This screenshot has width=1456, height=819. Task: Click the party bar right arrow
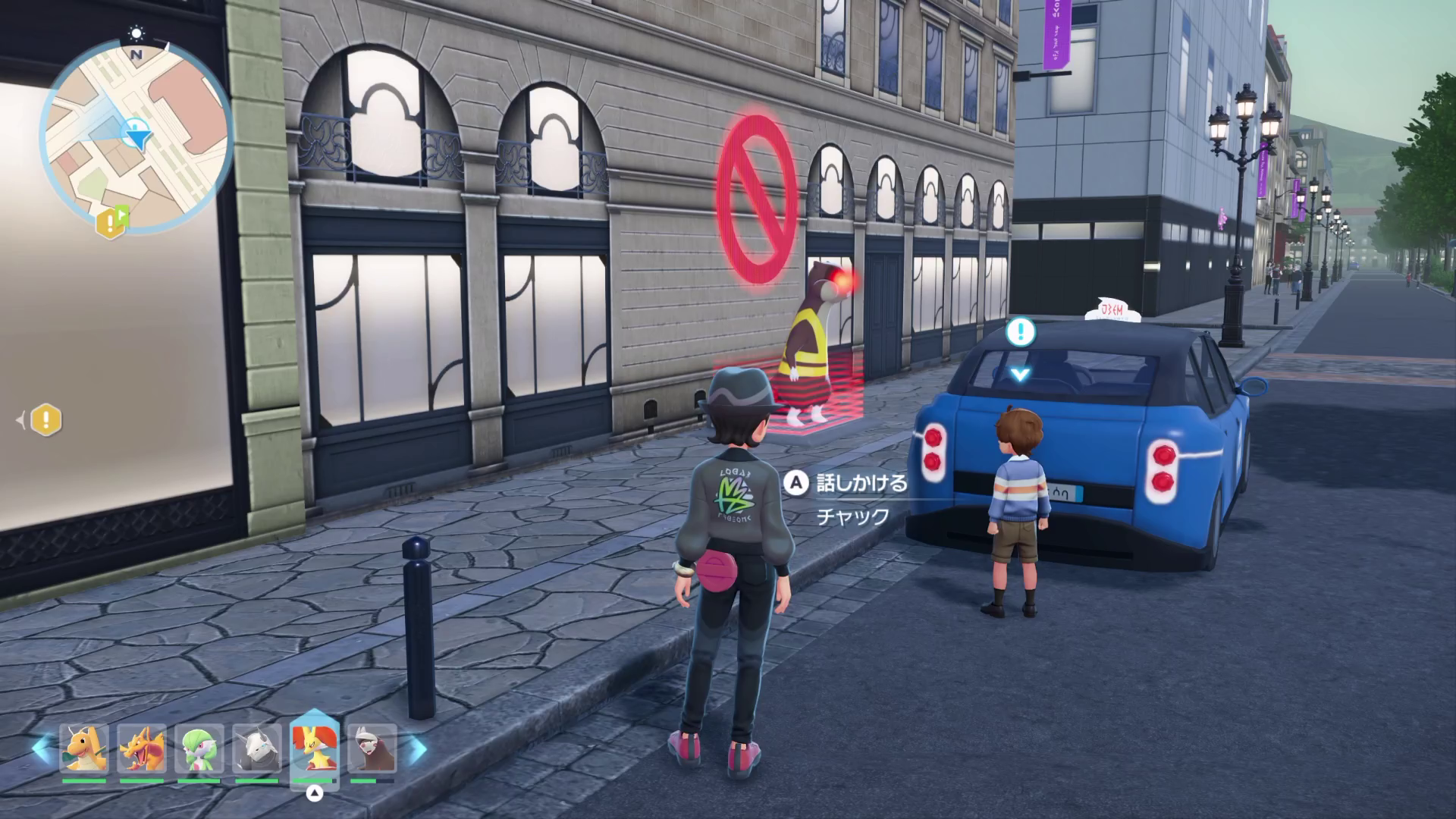pos(418,749)
